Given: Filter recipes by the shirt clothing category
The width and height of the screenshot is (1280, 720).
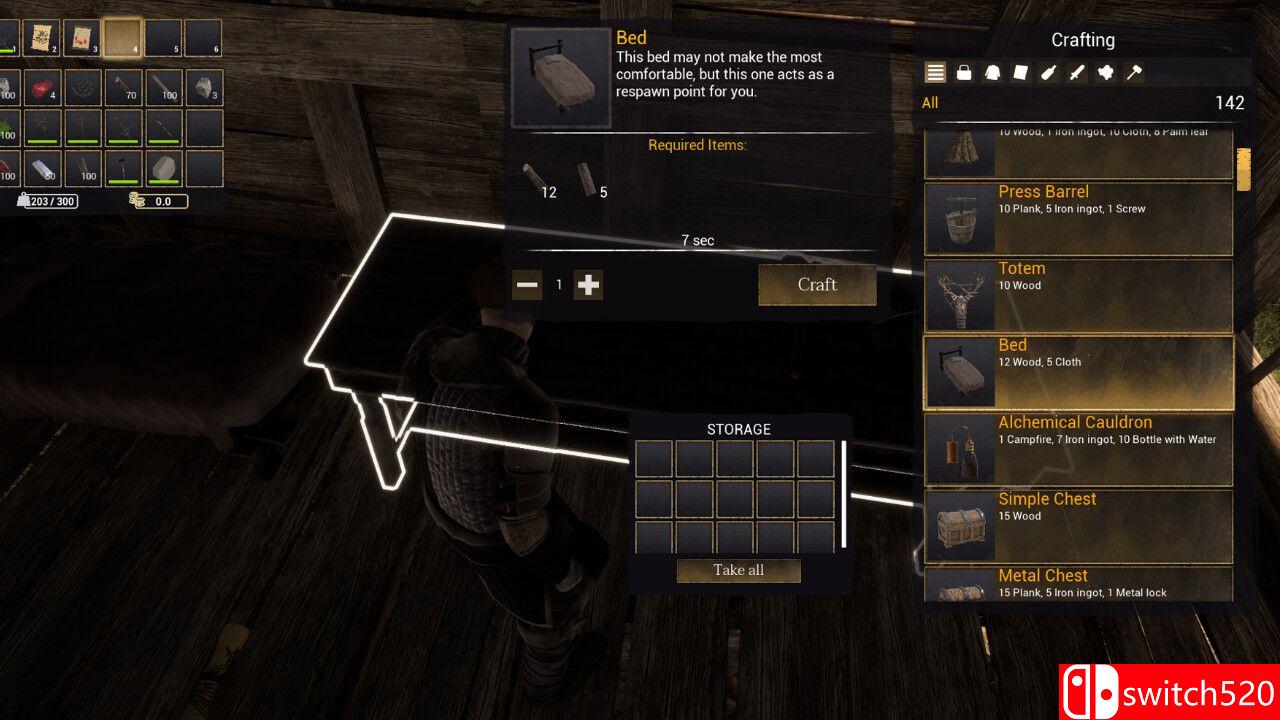Looking at the screenshot, I should (993, 72).
